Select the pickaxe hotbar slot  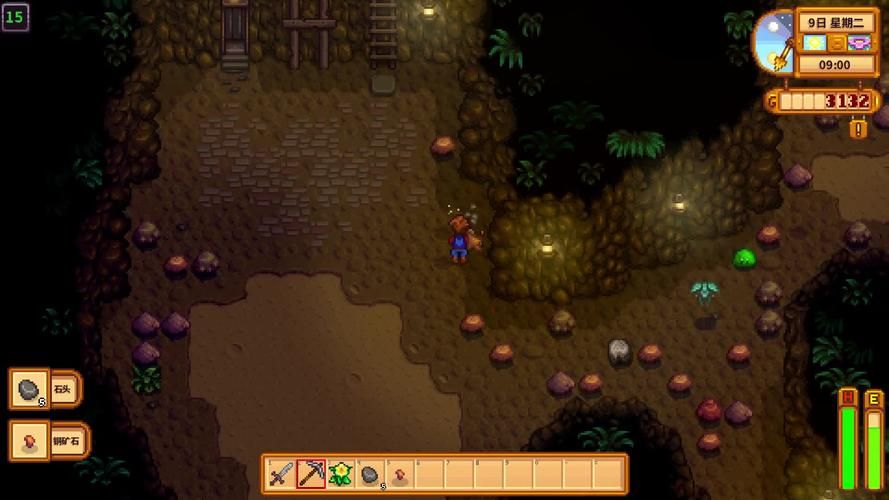311,474
